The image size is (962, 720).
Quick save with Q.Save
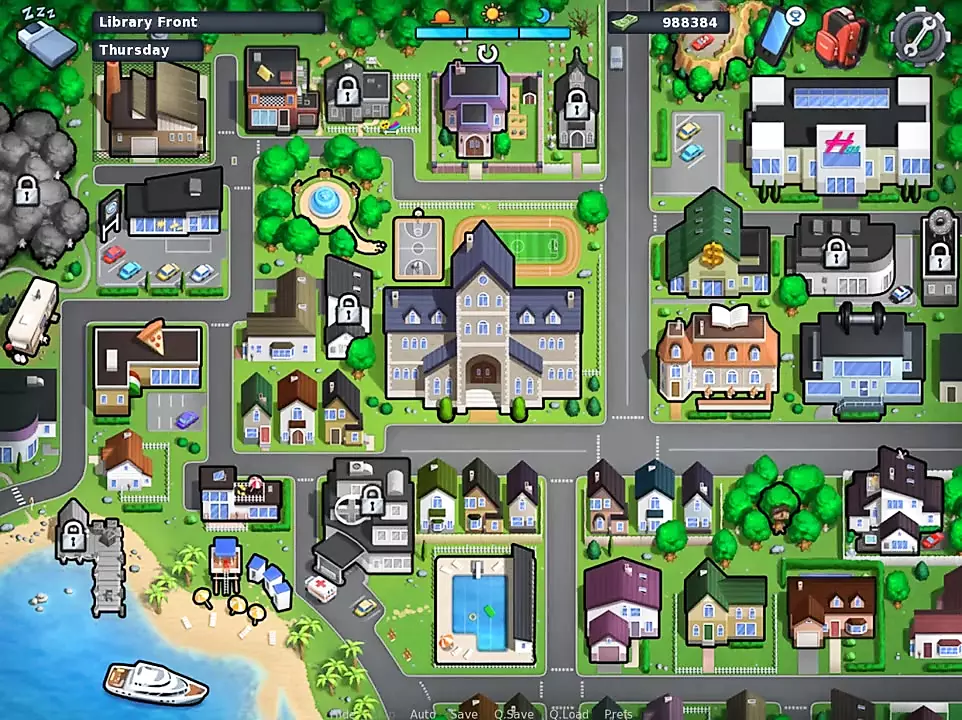[x=513, y=713]
